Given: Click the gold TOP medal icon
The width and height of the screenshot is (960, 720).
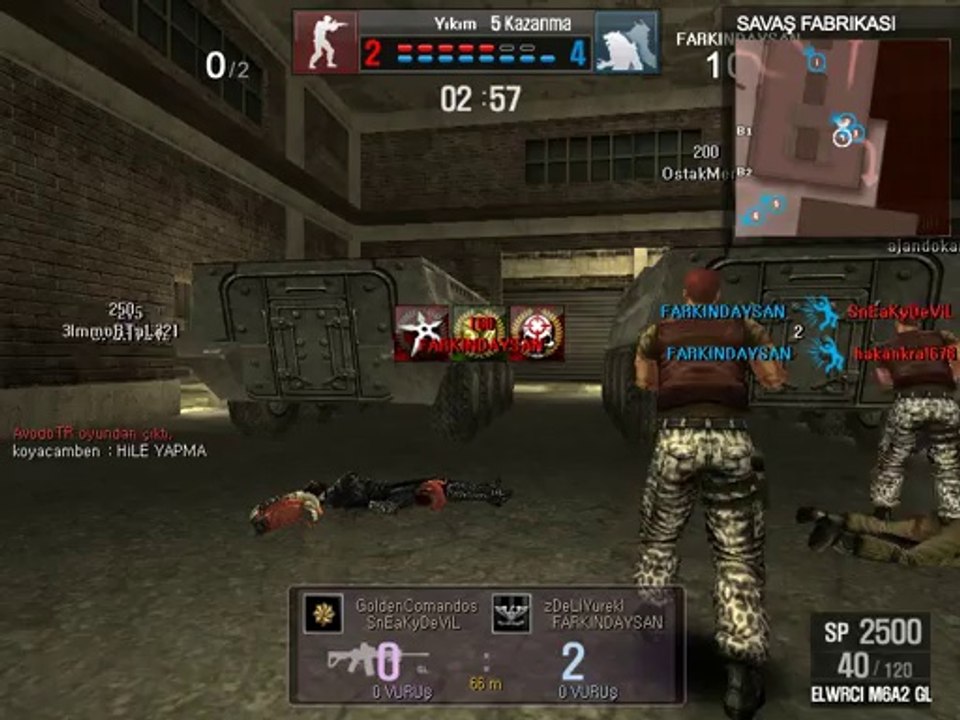Looking at the screenshot, I should [x=479, y=334].
